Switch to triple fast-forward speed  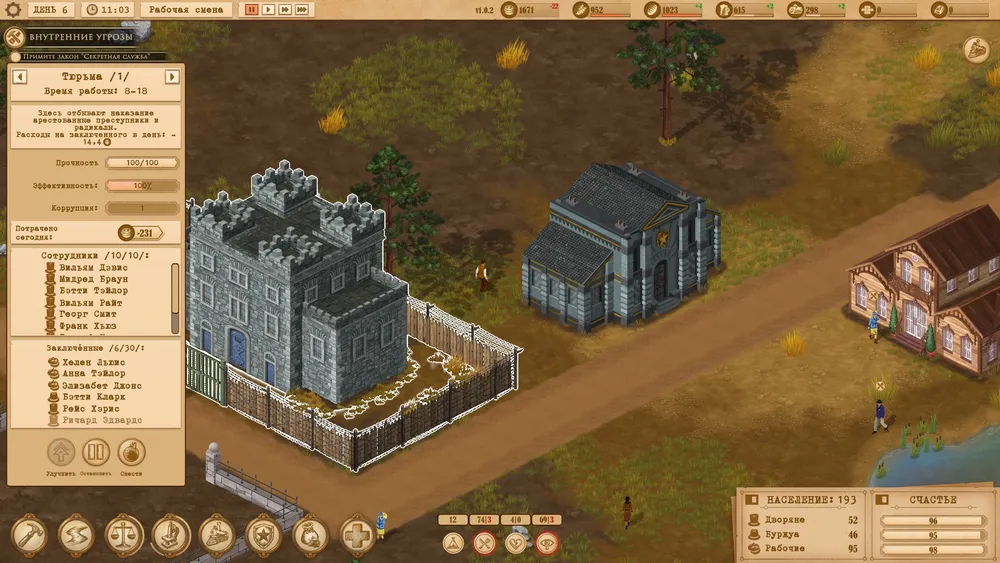303,9
